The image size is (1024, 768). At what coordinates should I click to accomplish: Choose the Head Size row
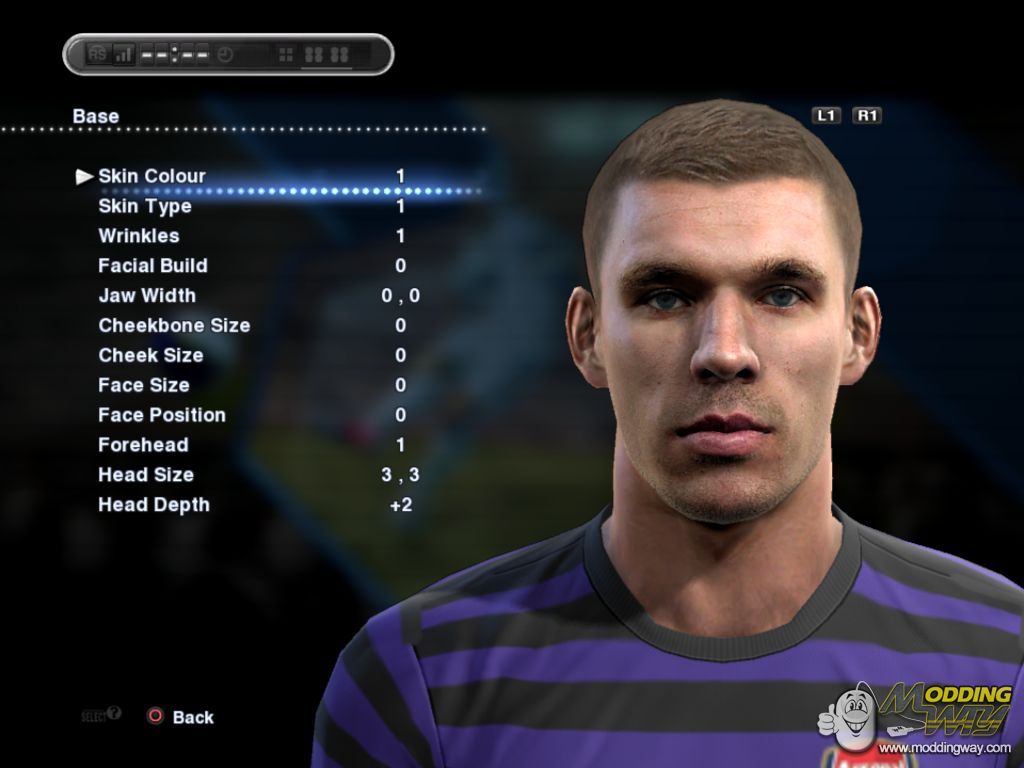(146, 476)
